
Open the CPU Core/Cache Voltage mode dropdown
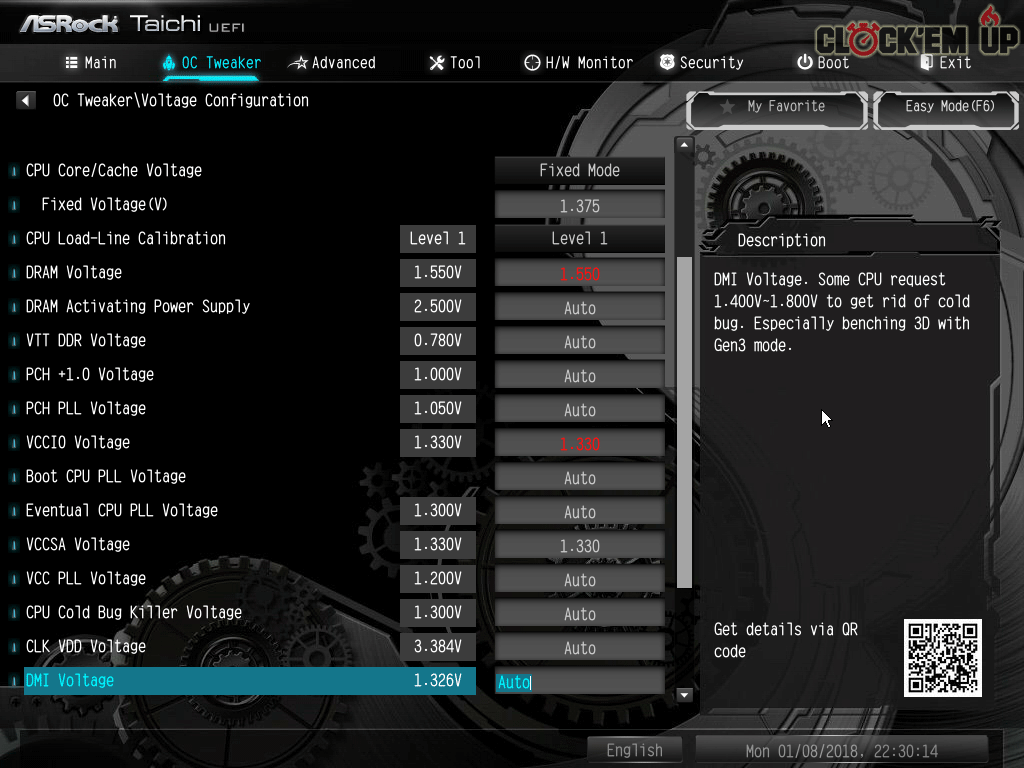click(579, 170)
